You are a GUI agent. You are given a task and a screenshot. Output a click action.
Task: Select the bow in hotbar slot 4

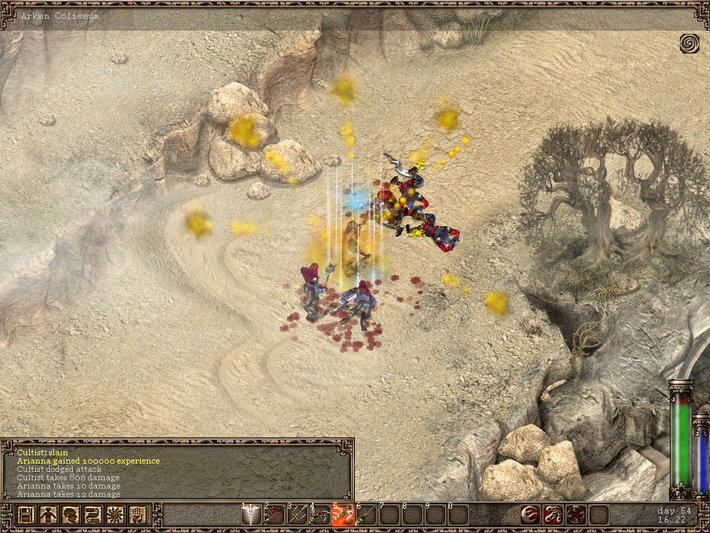320,515
